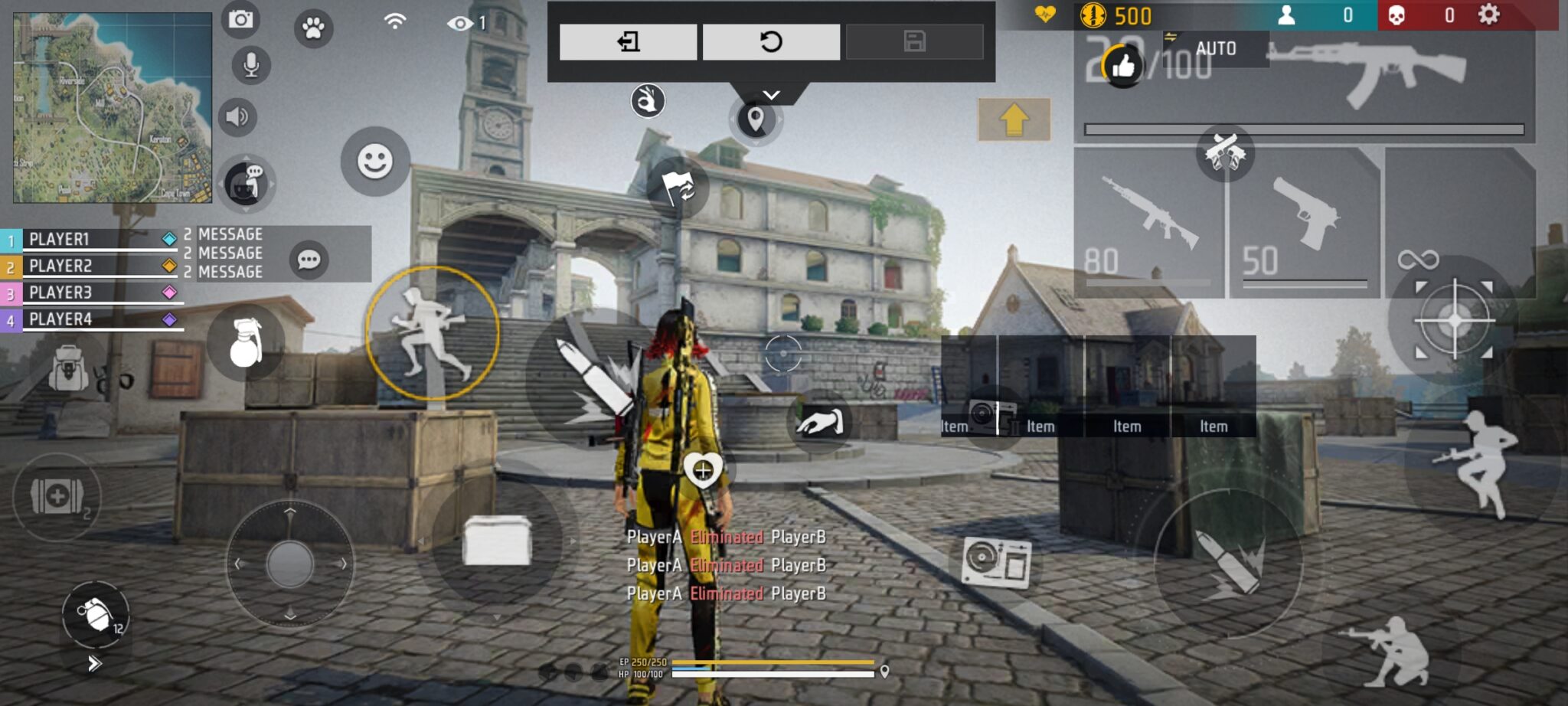Toggle the game speaker sound
1568x706 pixels.
point(238,116)
